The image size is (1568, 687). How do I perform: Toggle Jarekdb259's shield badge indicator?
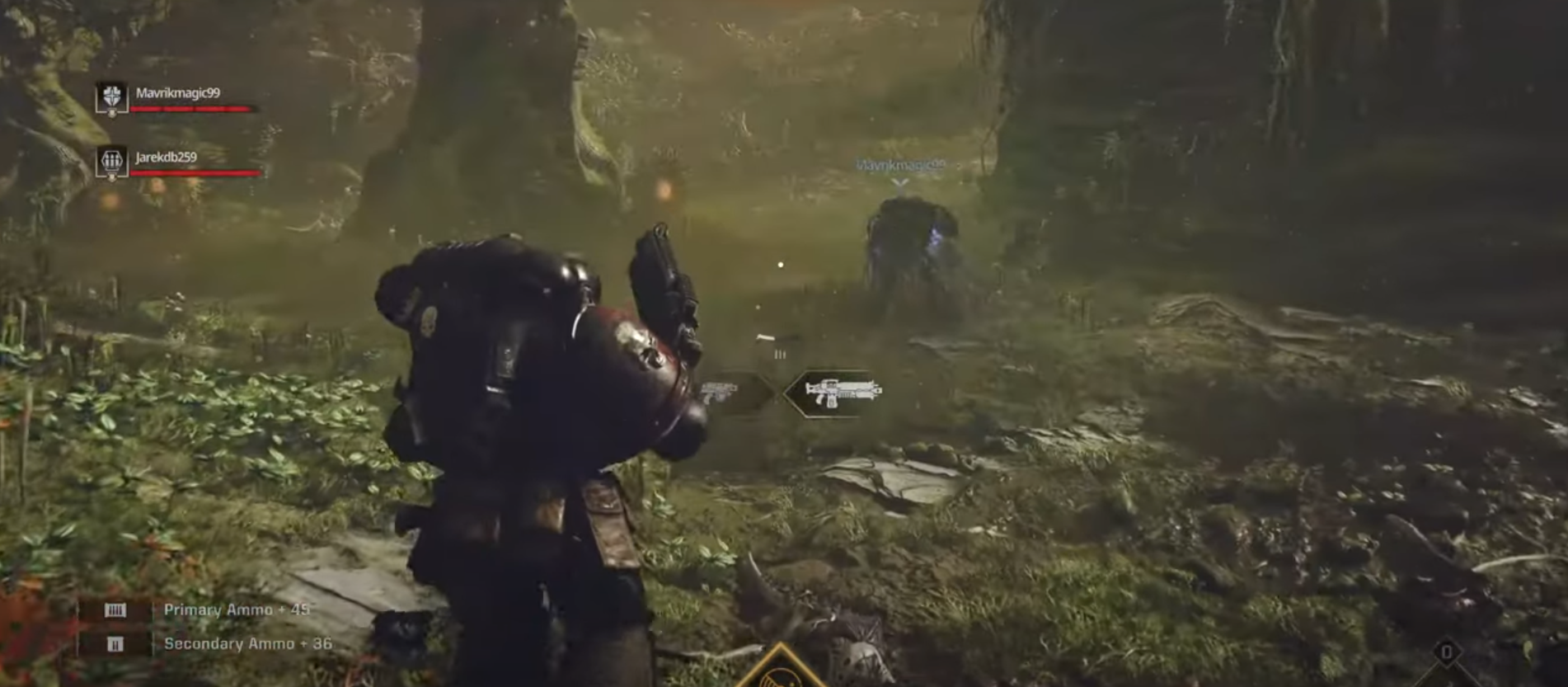coord(111,176)
